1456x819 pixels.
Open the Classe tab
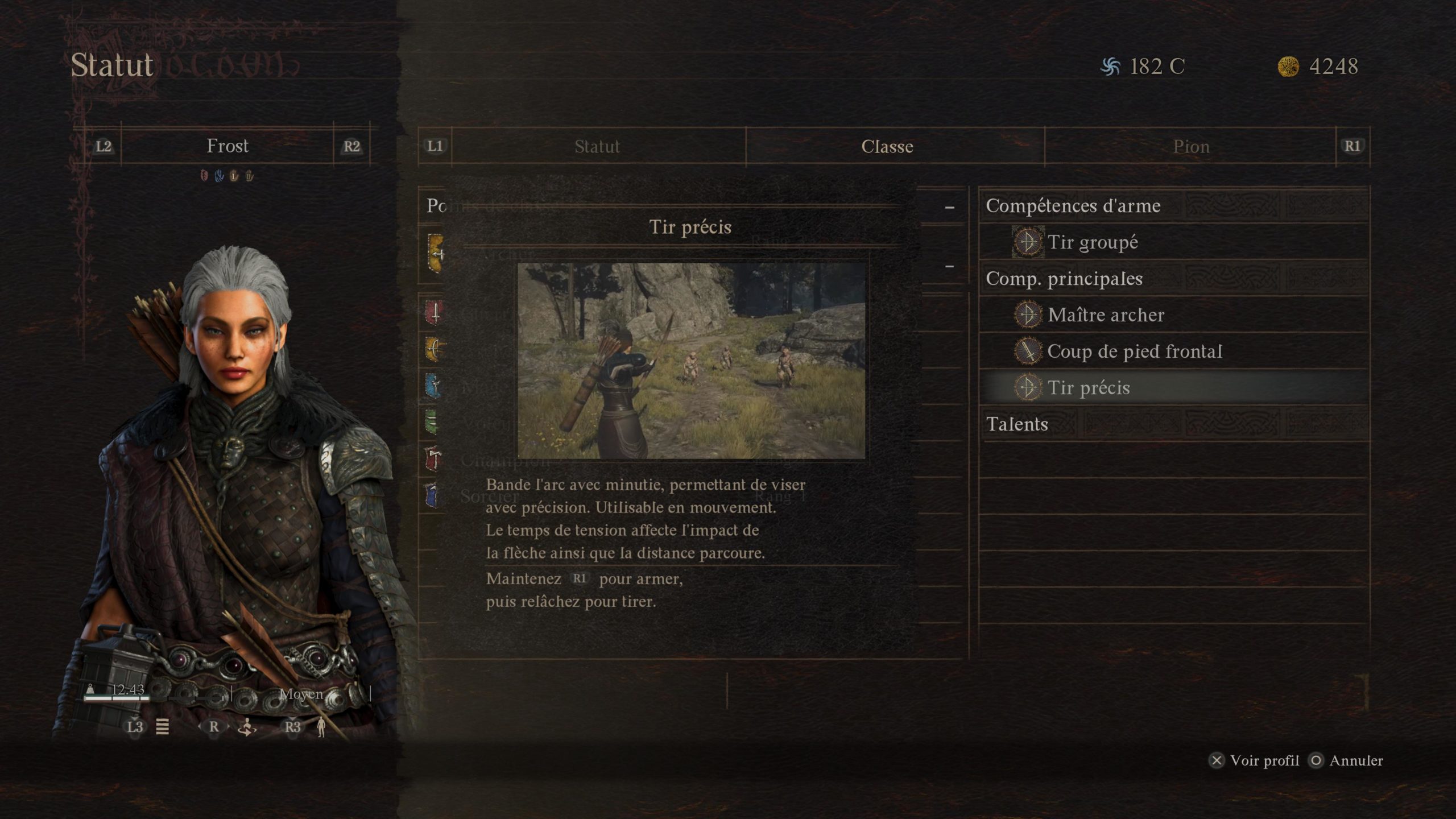click(x=887, y=147)
